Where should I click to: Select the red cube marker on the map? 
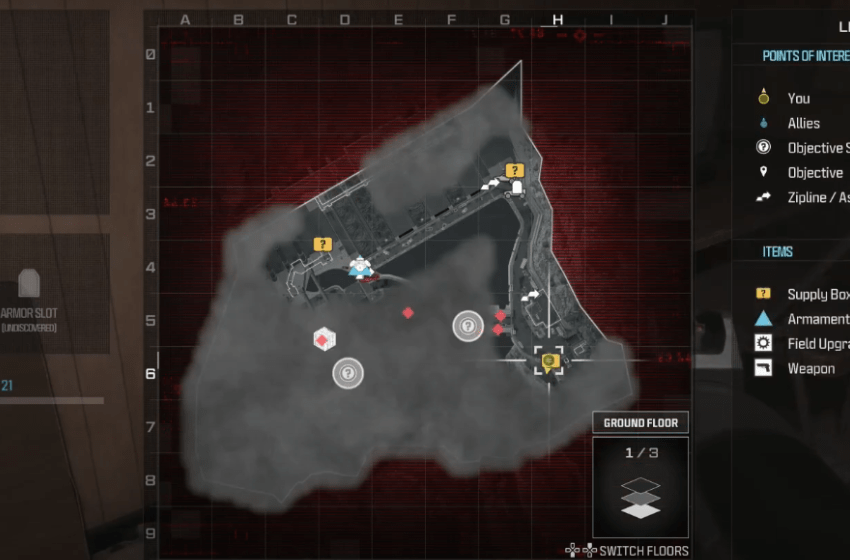[322, 340]
